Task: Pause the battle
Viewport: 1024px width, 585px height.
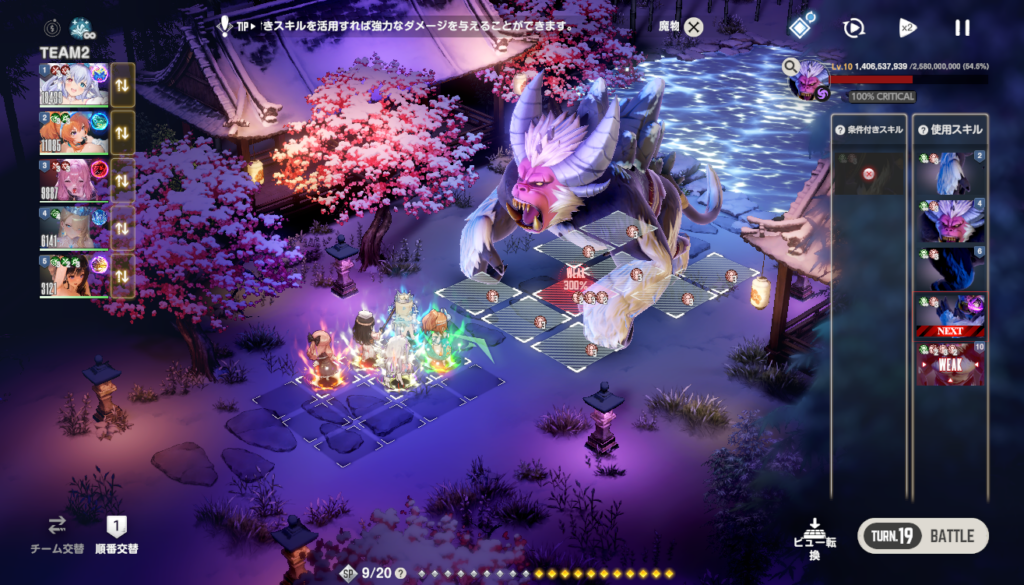Action: coord(962,28)
